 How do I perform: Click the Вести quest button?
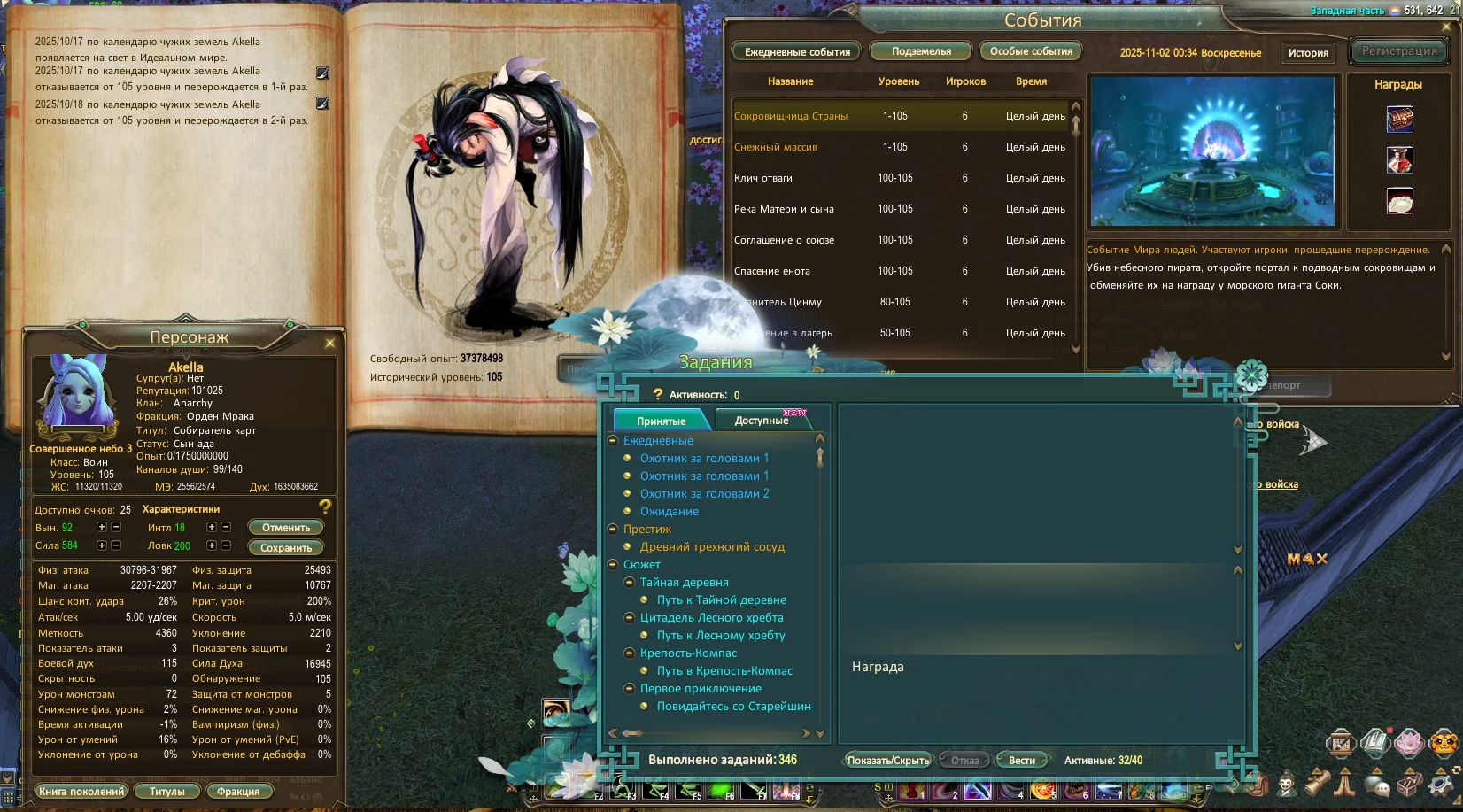click(x=1021, y=761)
